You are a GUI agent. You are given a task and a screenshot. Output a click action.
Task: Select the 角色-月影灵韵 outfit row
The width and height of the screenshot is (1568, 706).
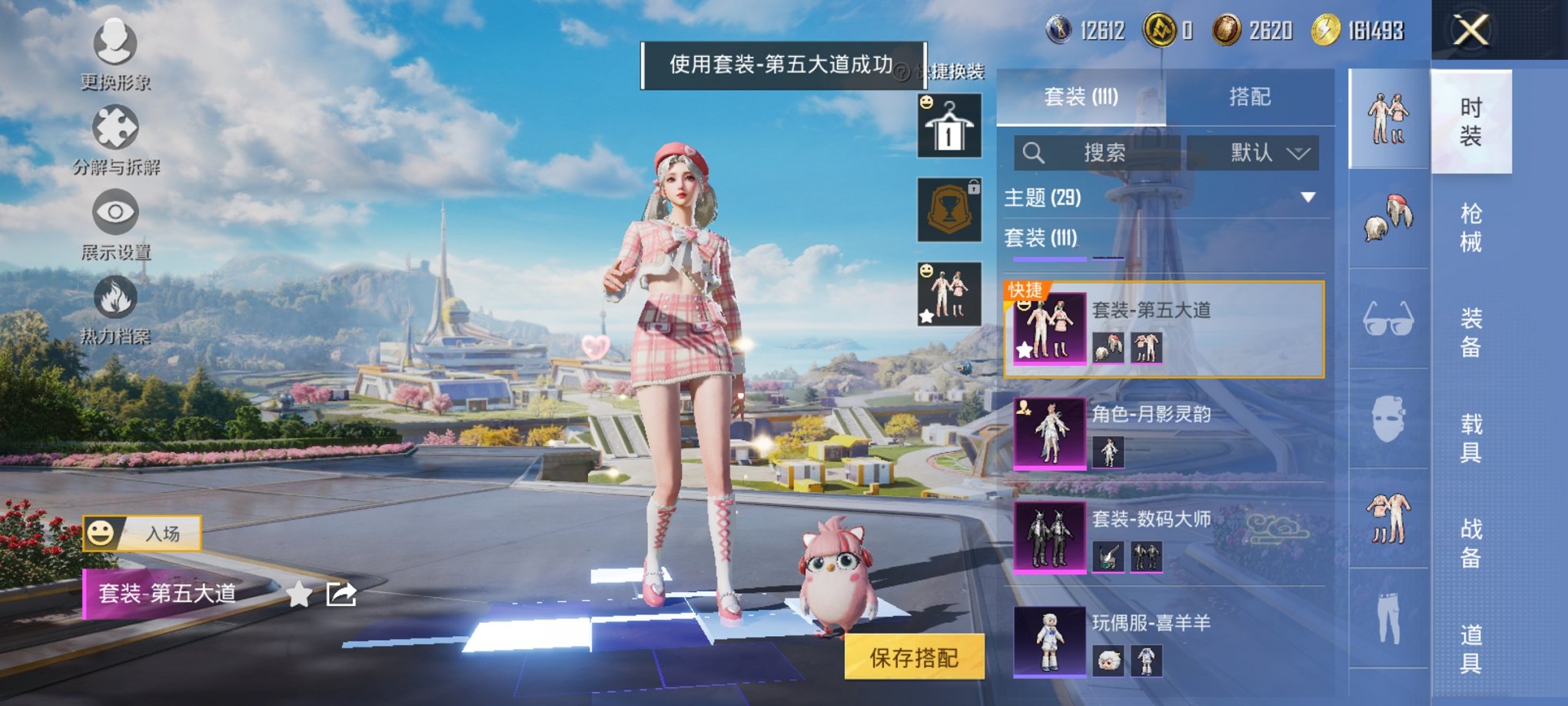coord(1164,434)
